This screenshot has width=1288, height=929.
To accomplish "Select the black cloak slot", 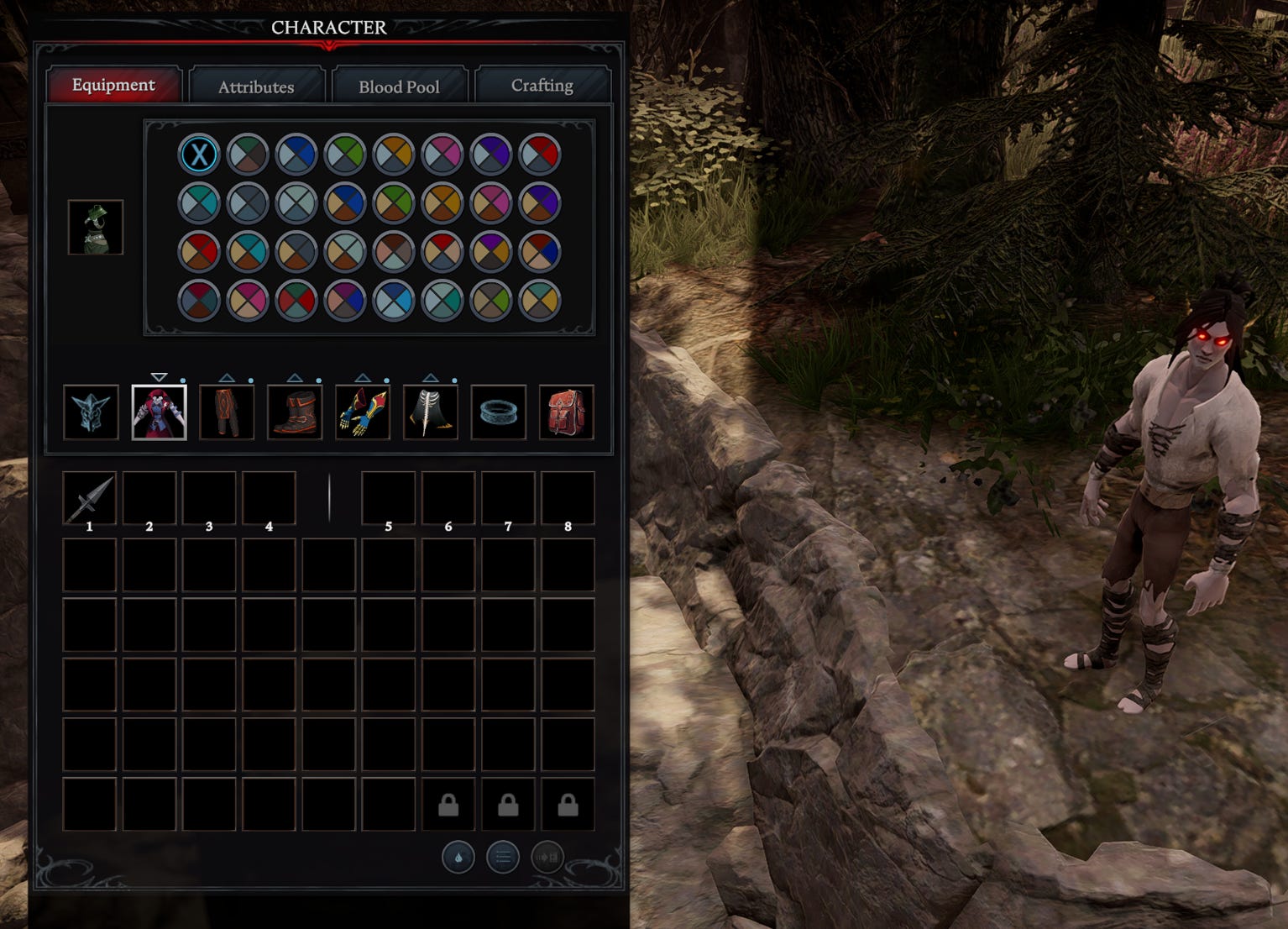I will point(431,412).
